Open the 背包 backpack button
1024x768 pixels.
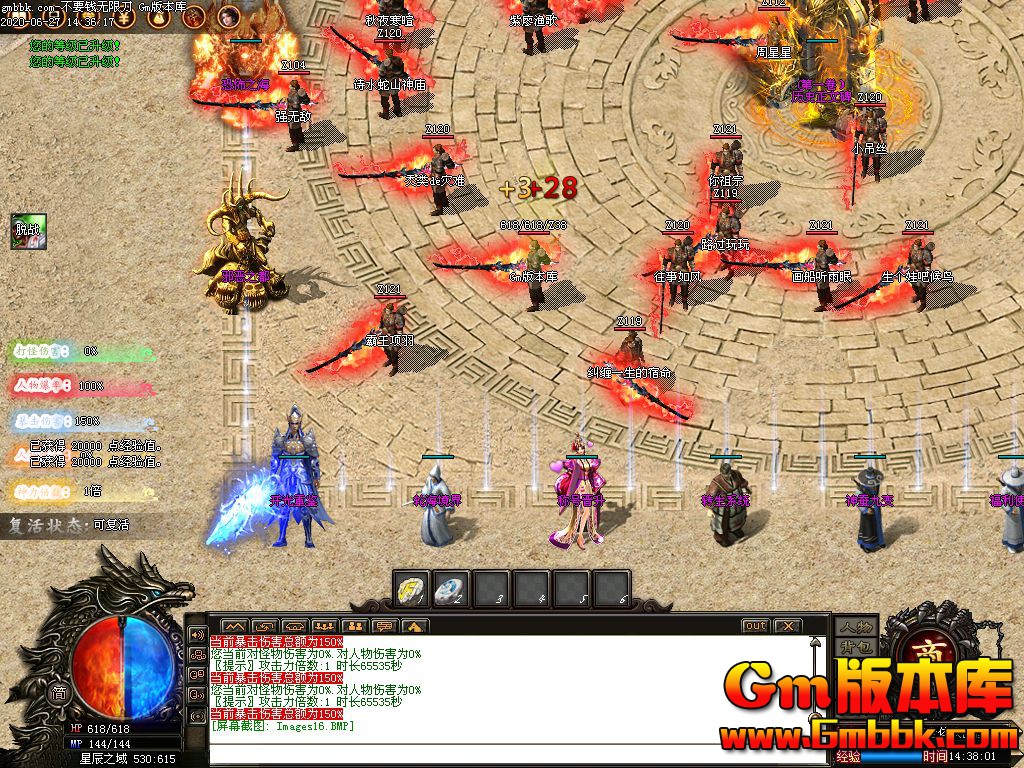click(x=857, y=647)
